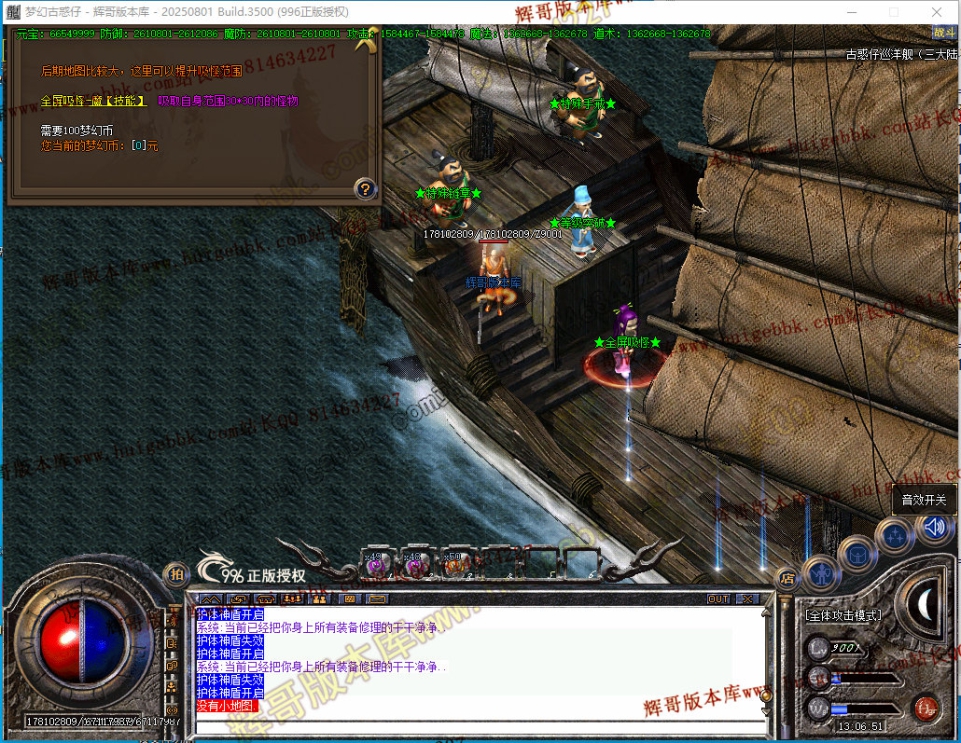This screenshot has height=743, width=961.
Task: Open the character equipment icon
Action: [x=821, y=573]
